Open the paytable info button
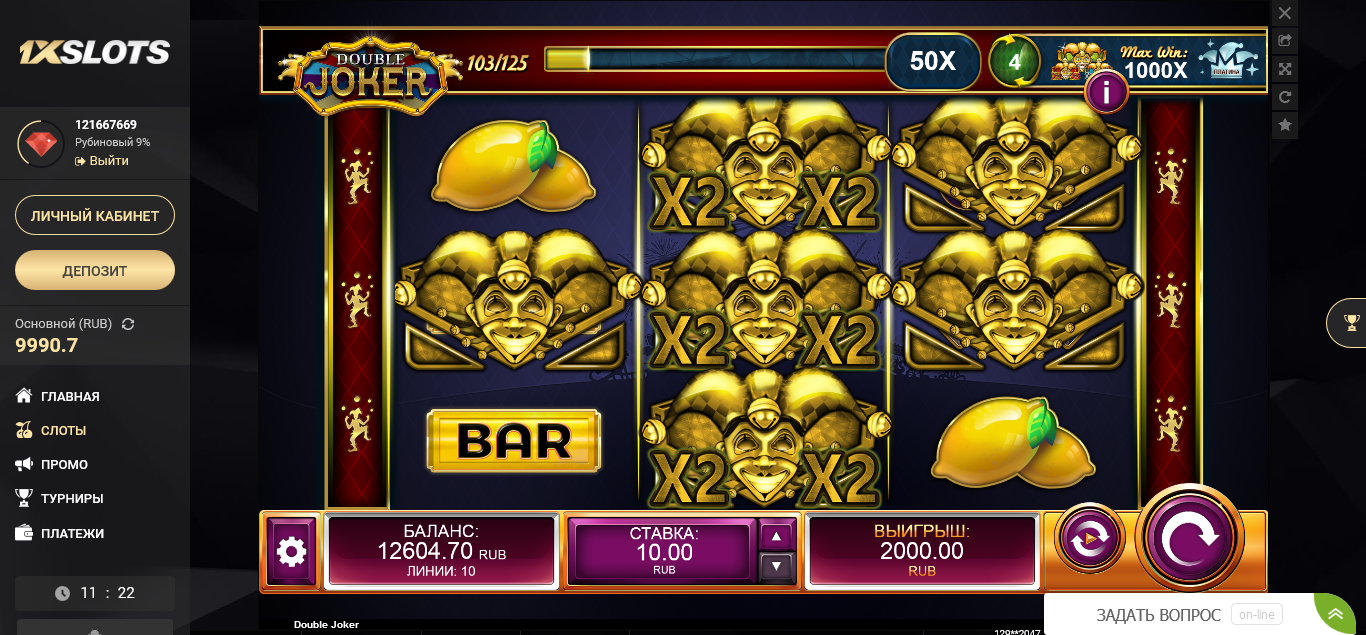 click(1106, 93)
